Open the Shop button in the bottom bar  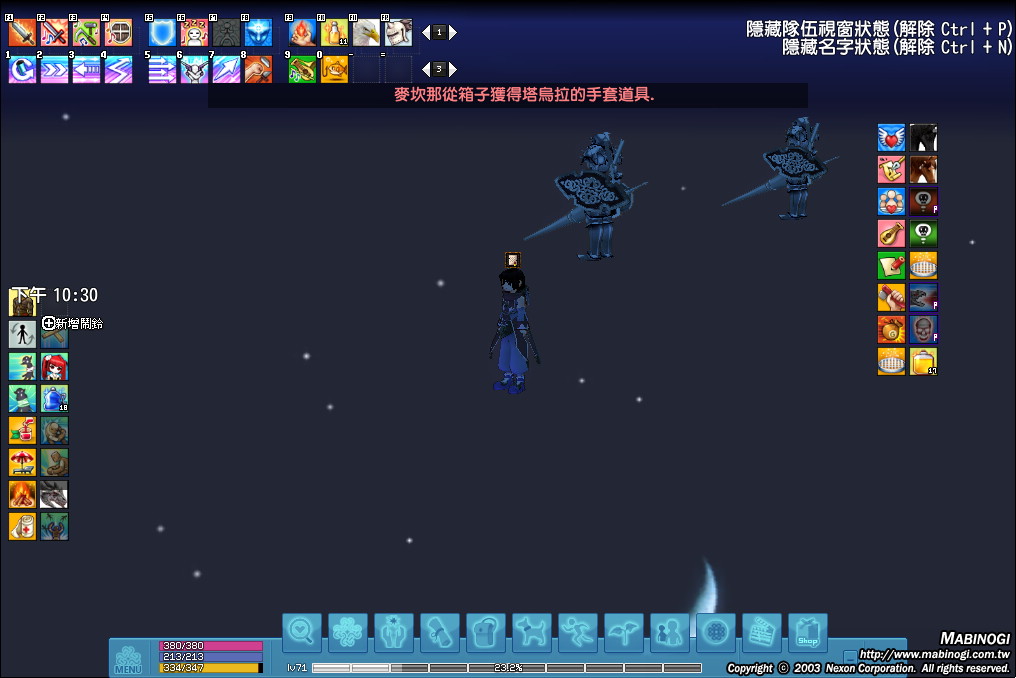[807, 632]
